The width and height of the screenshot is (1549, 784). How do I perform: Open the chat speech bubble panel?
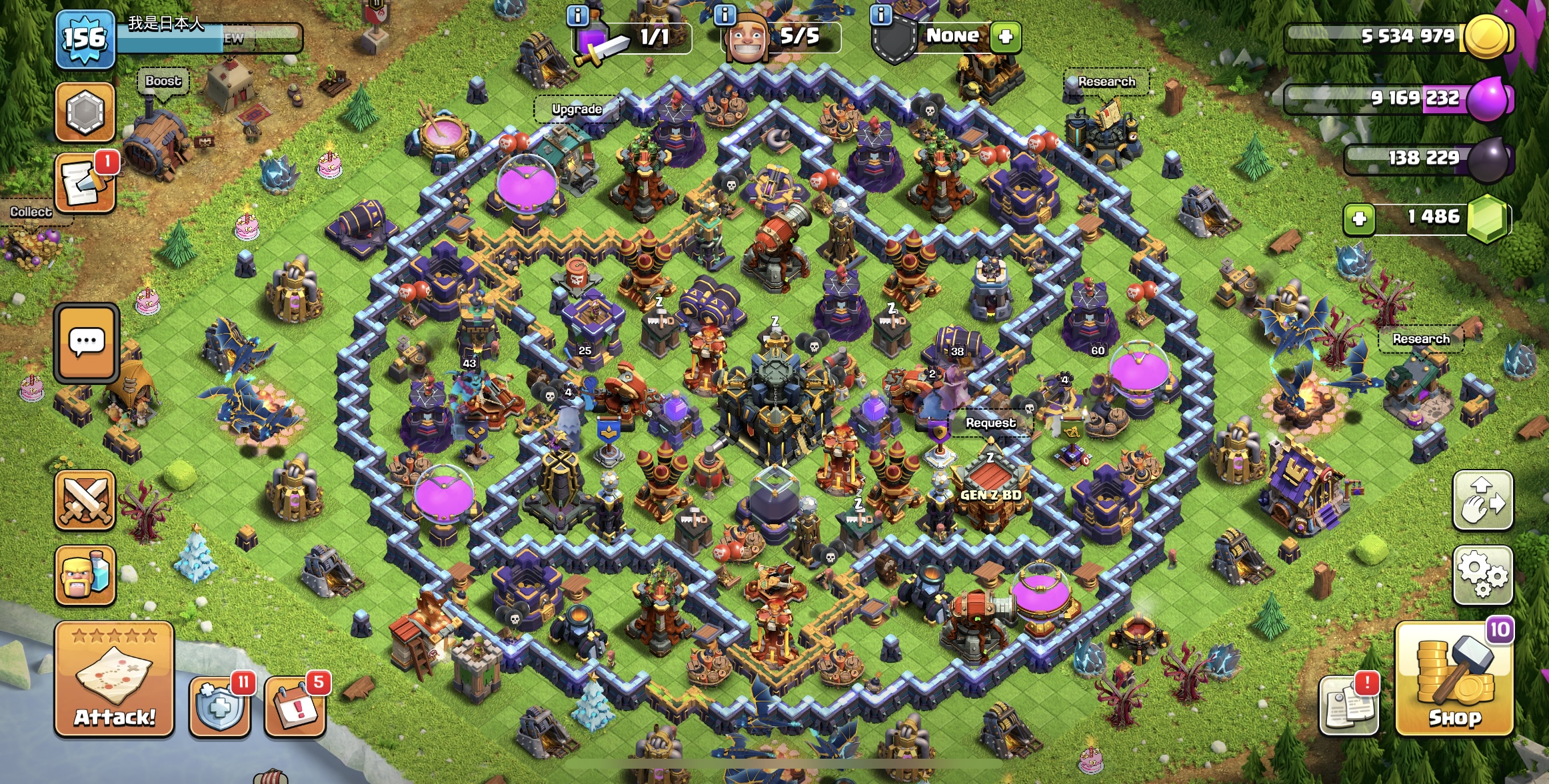87,343
